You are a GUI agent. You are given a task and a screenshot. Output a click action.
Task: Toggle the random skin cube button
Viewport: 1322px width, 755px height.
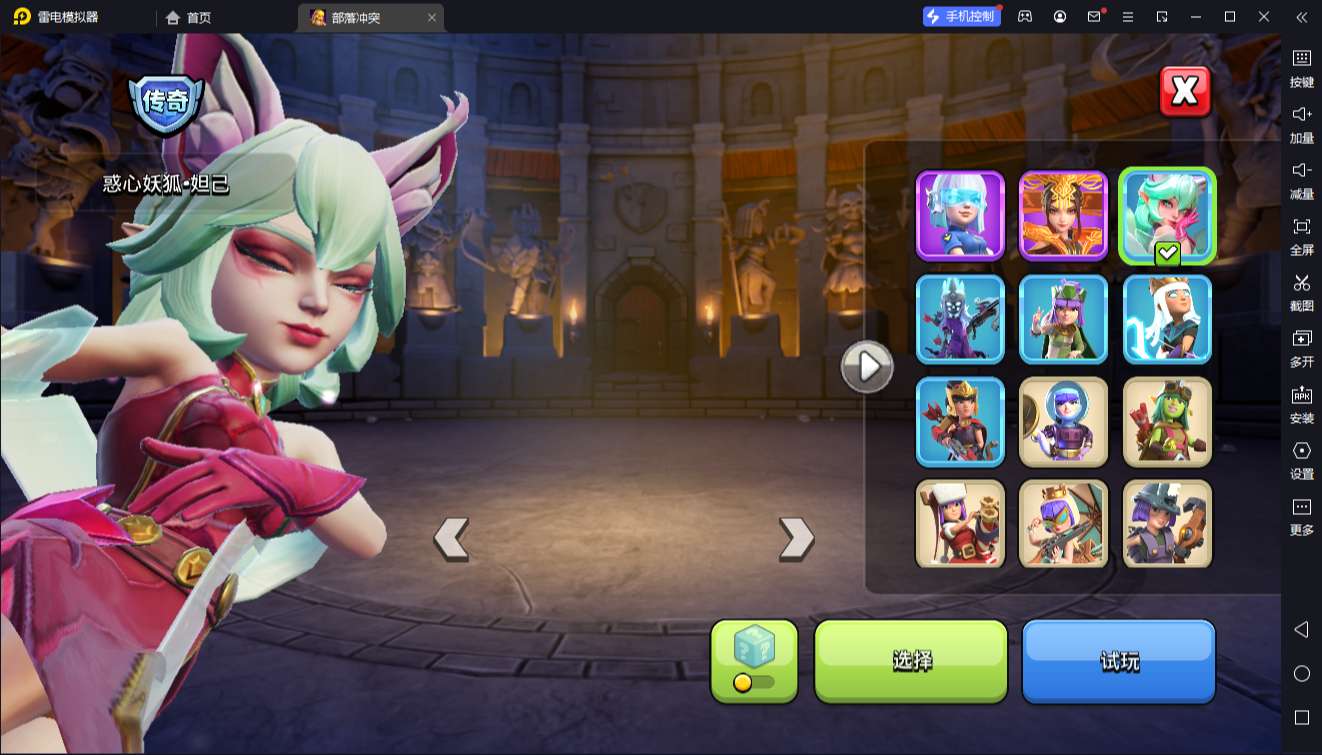(754, 660)
